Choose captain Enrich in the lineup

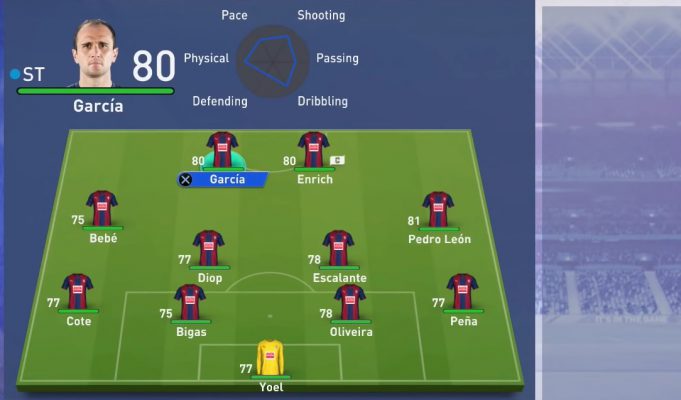coord(313,150)
